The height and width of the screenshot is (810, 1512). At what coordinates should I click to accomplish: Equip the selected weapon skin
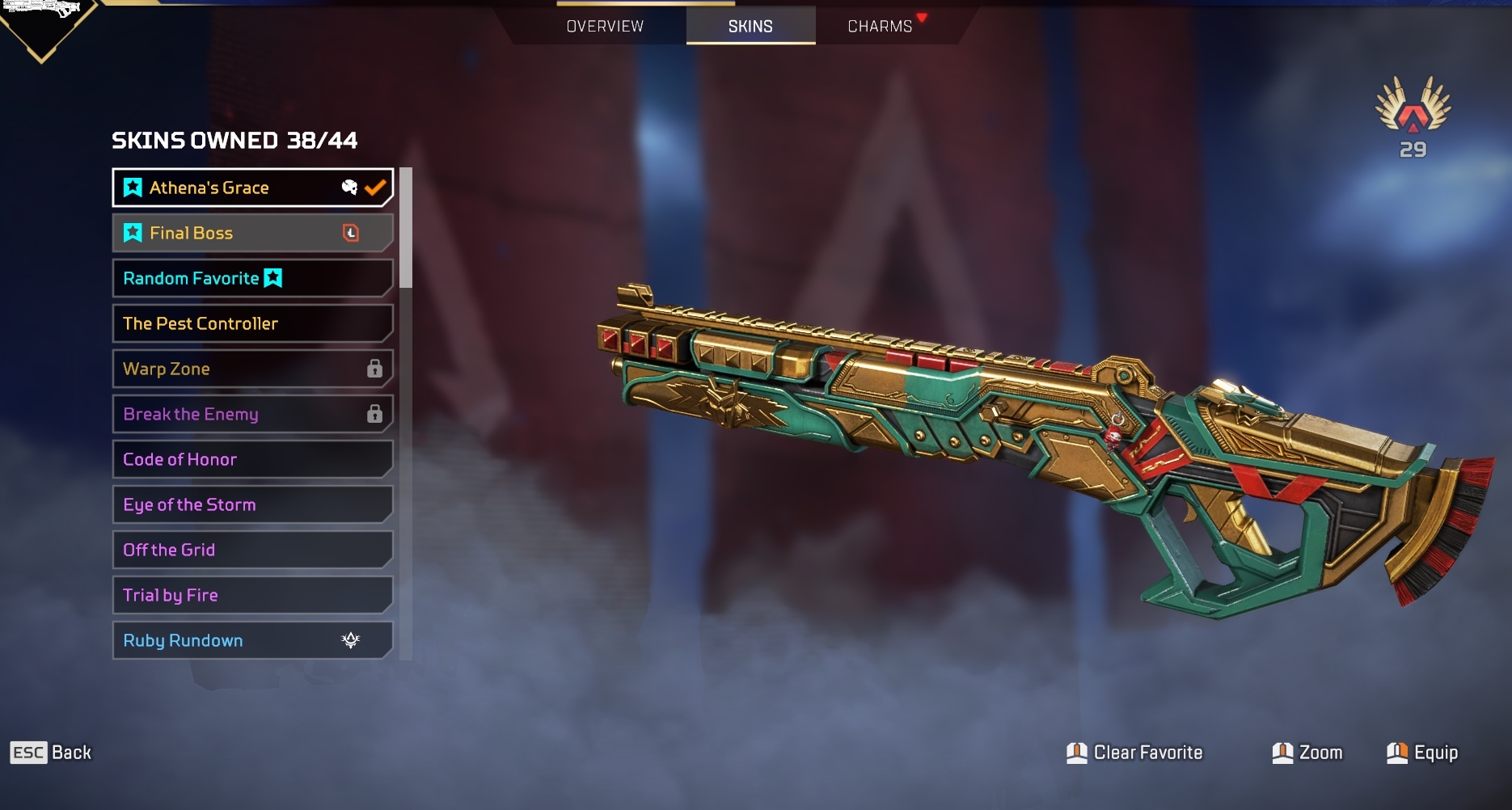(x=1423, y=753)
